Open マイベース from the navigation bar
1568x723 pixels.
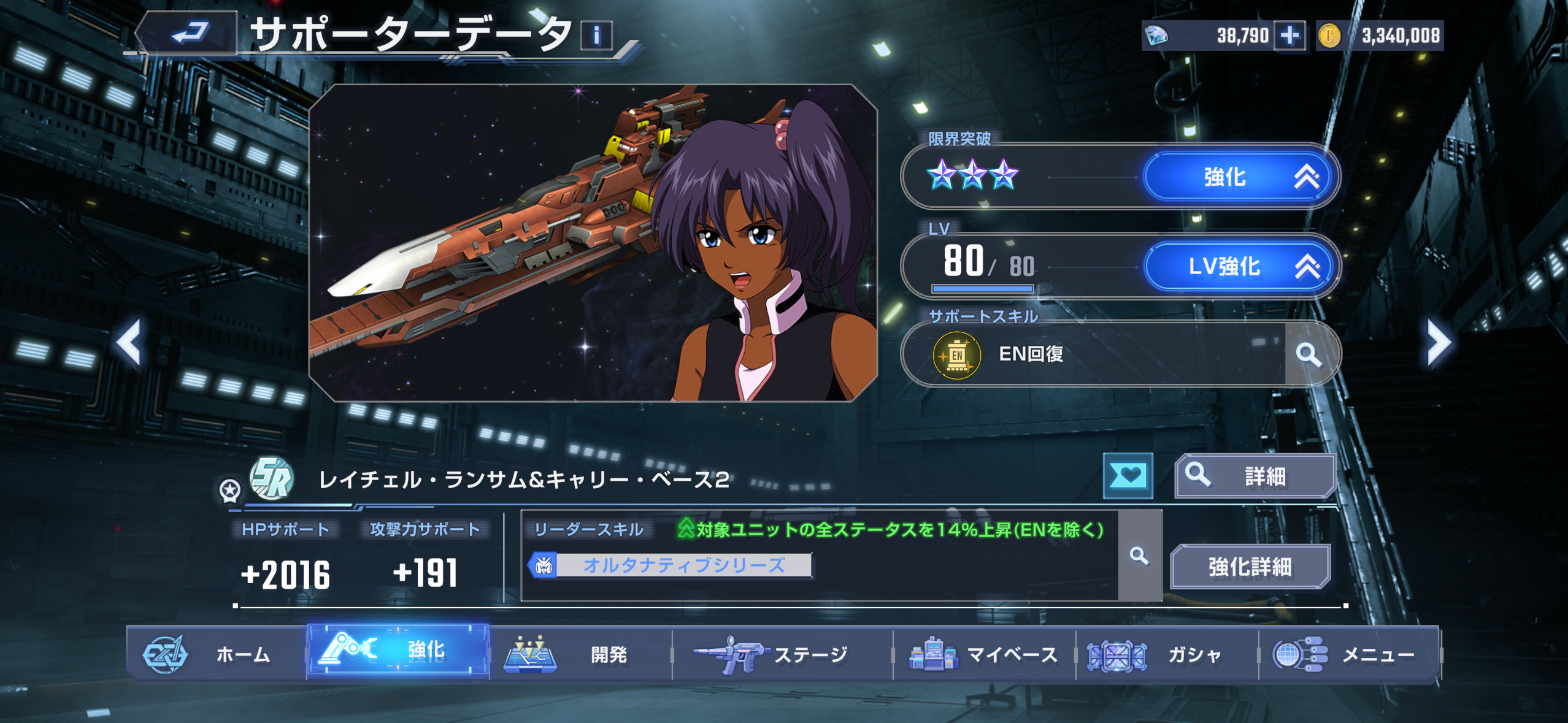pos(984,654)
